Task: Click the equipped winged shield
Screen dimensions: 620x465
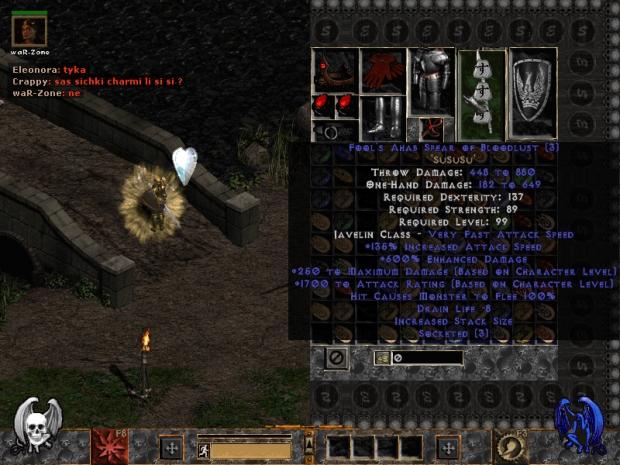Action: (533, 93)
